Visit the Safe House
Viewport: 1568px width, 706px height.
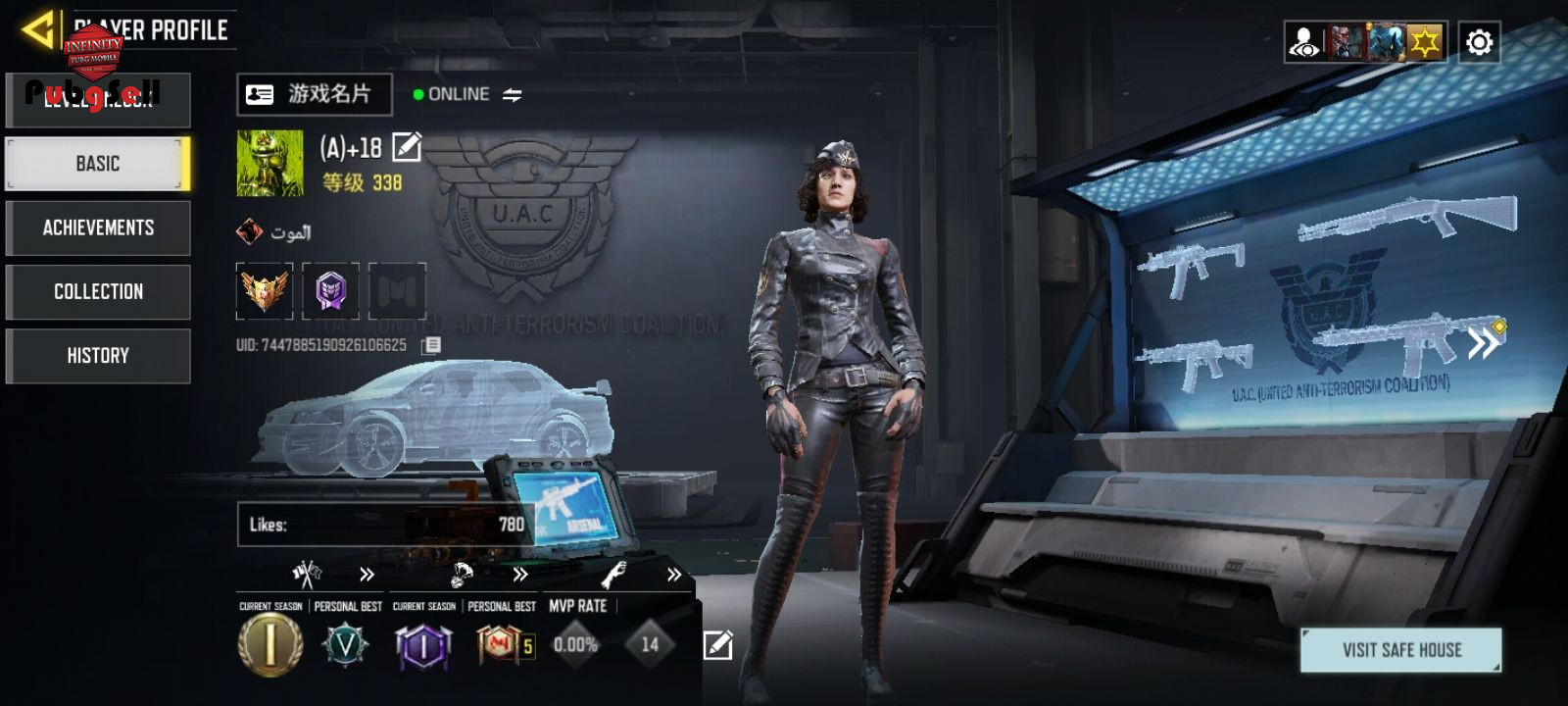click(1400, 650)
